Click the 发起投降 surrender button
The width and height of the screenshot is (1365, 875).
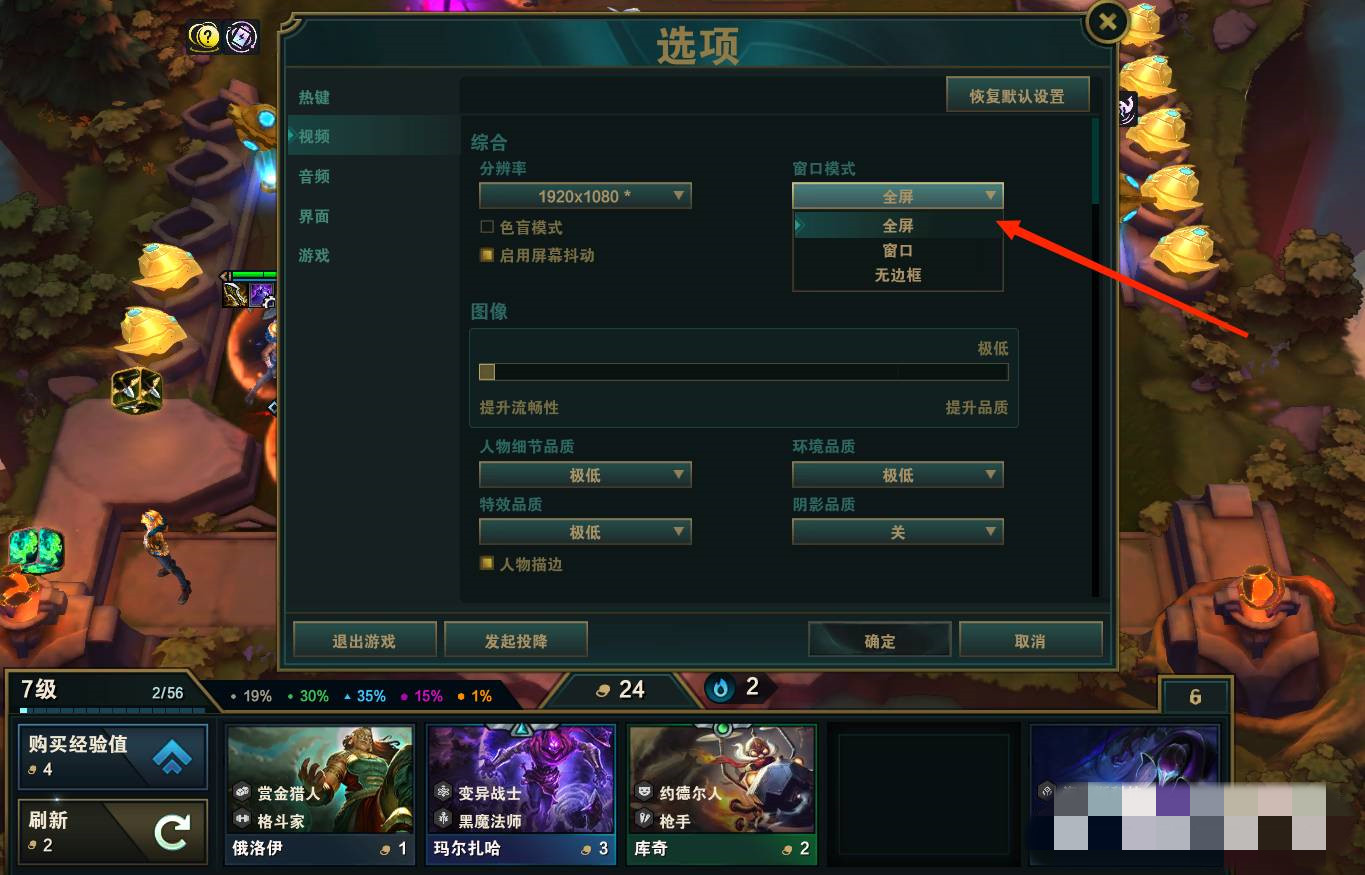[516, 639]
